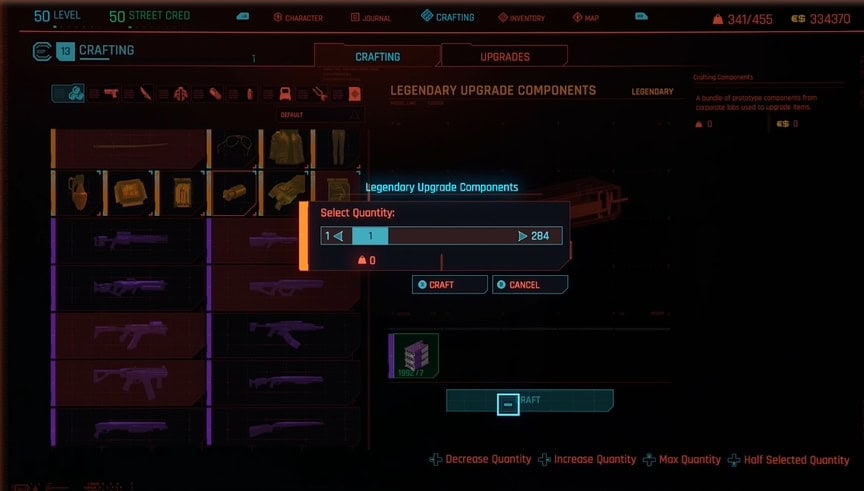Viewport: 864px width, 491px height.
Task: Click the purple component ingredient slot
Action: [x=413, y=357]
